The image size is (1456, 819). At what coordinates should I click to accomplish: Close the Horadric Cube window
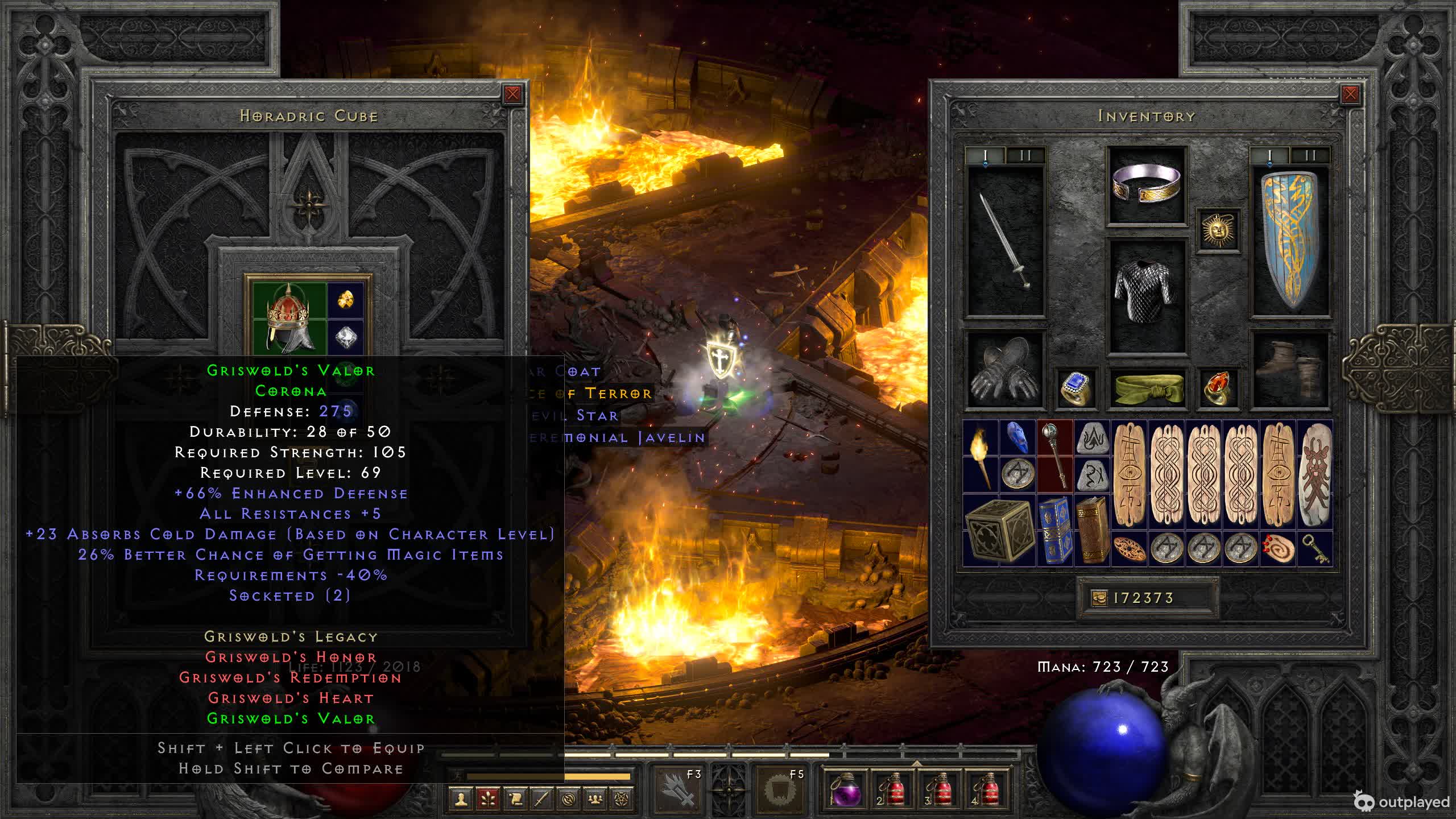point(512,94)
